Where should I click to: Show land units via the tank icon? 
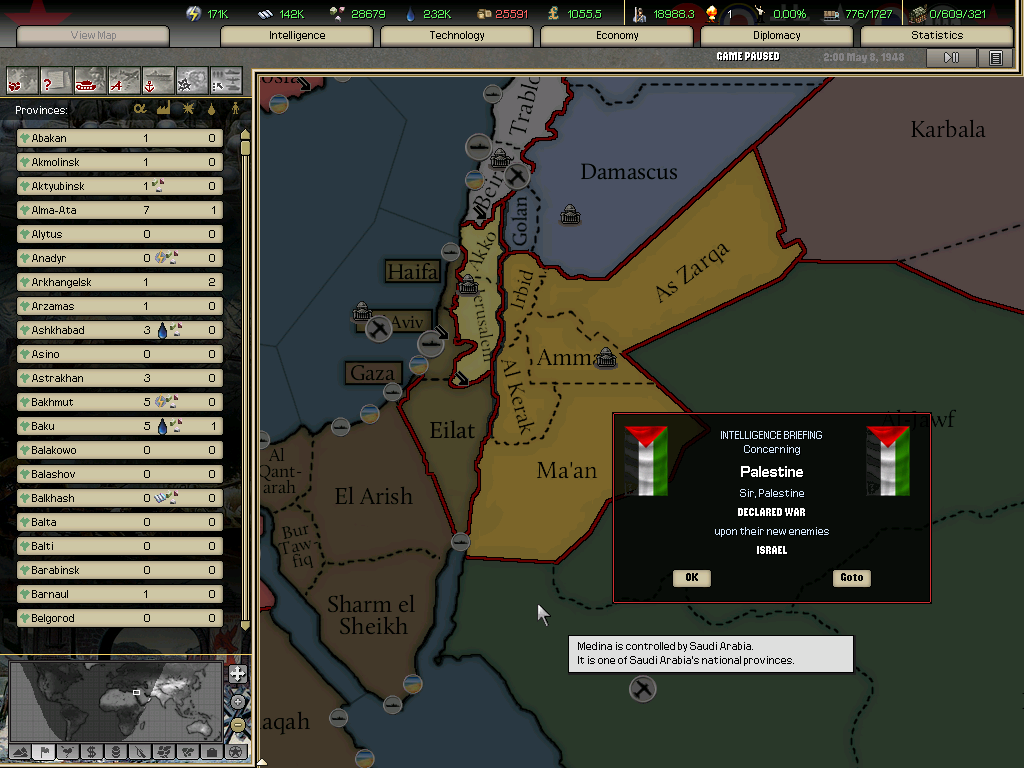click(x=90, y=80)
